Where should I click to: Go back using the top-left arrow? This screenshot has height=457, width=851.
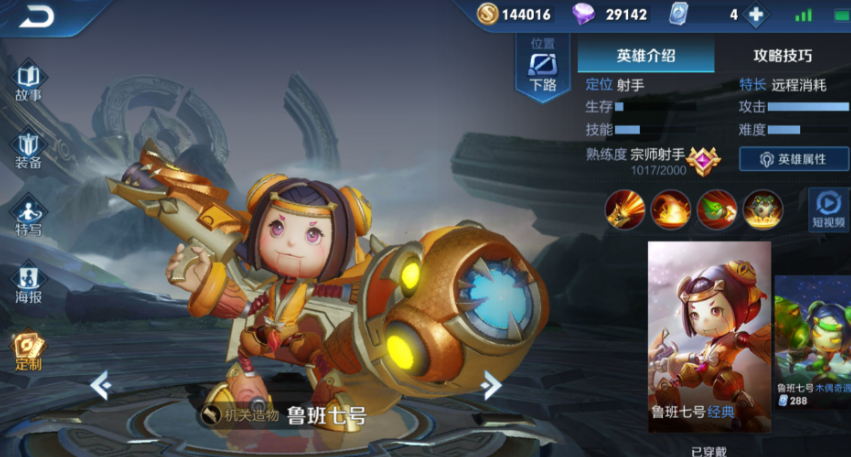click(40, 16)
